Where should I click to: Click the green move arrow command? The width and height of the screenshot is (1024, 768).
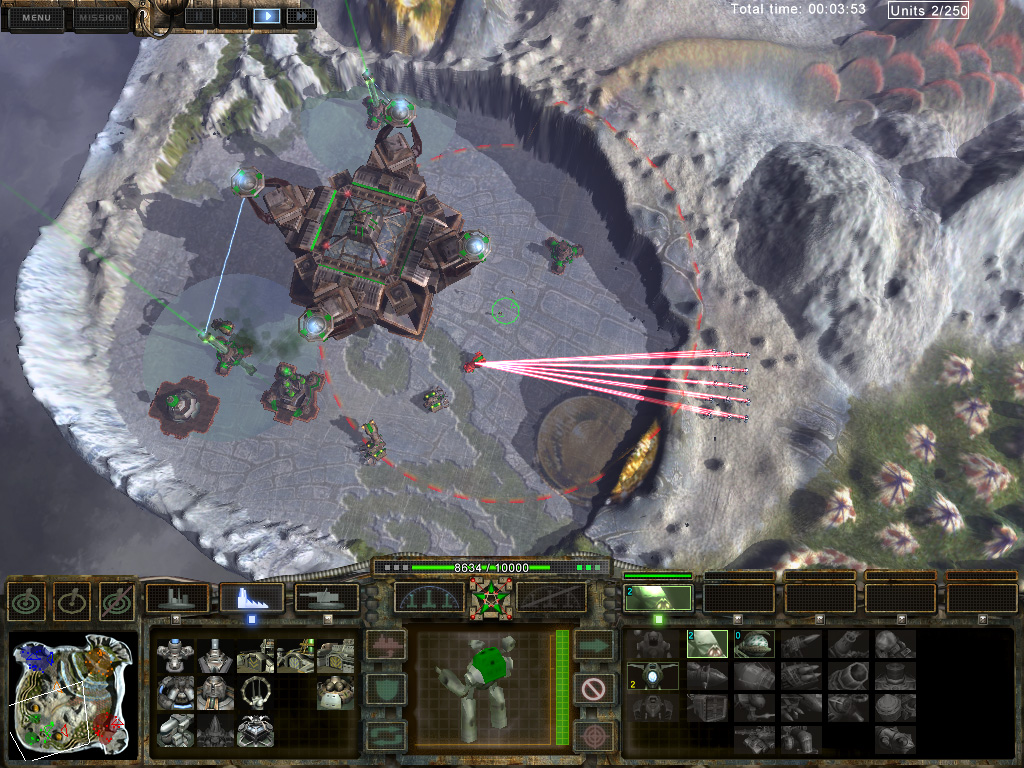tap(594, 643)
